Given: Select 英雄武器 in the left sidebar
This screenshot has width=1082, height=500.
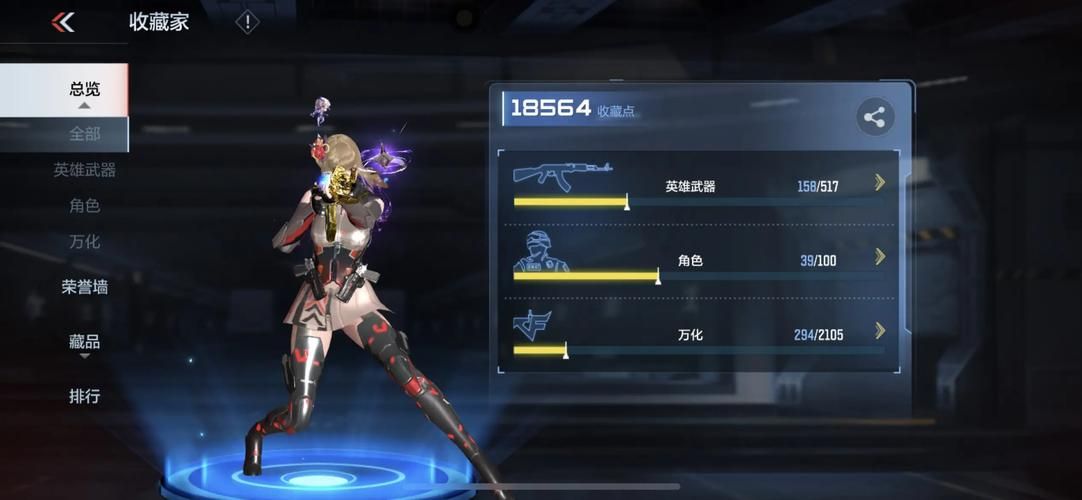Looking at the screenshot, I should (x=84, y=170).
